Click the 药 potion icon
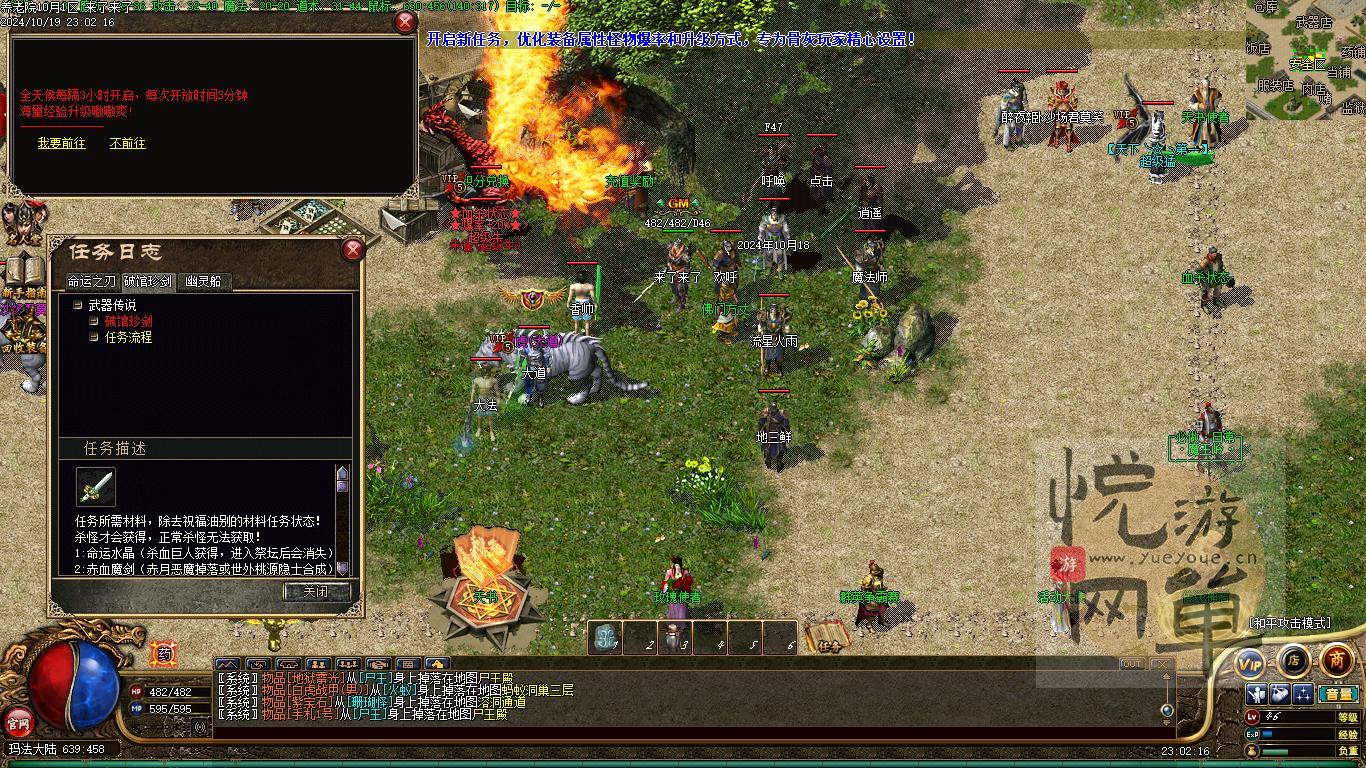1366x768 pixels. [x=164, y=654]
